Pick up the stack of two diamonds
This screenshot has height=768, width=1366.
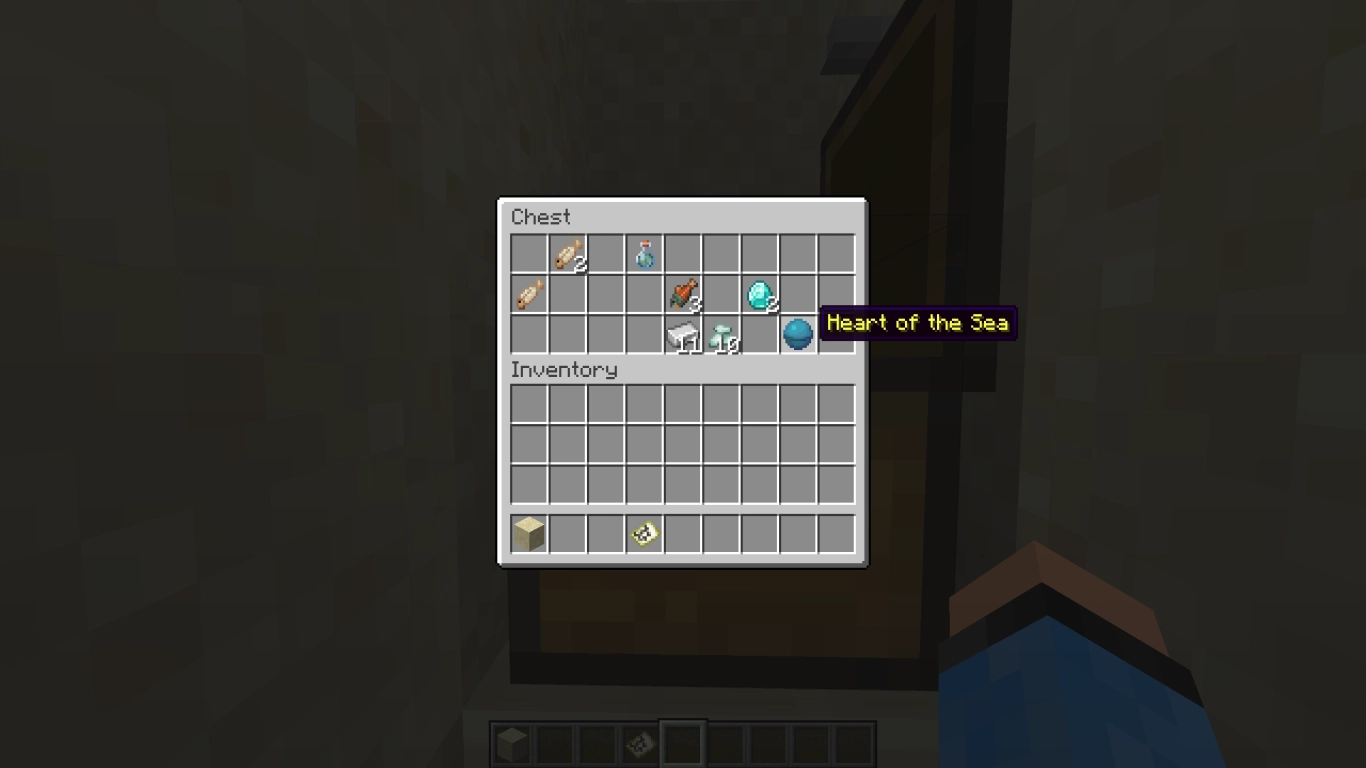(759, 295)
